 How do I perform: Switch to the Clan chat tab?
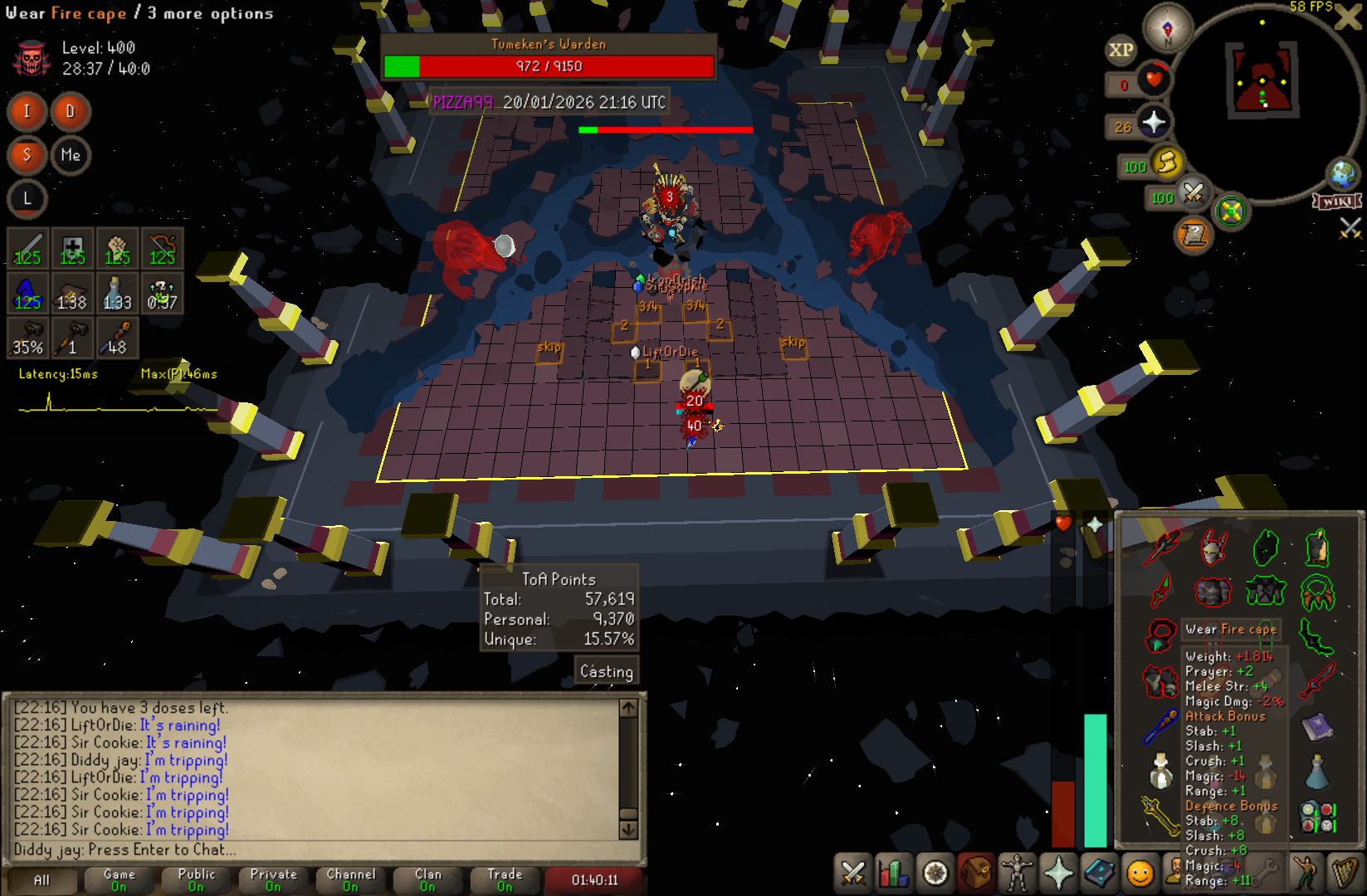coord(427,880)
